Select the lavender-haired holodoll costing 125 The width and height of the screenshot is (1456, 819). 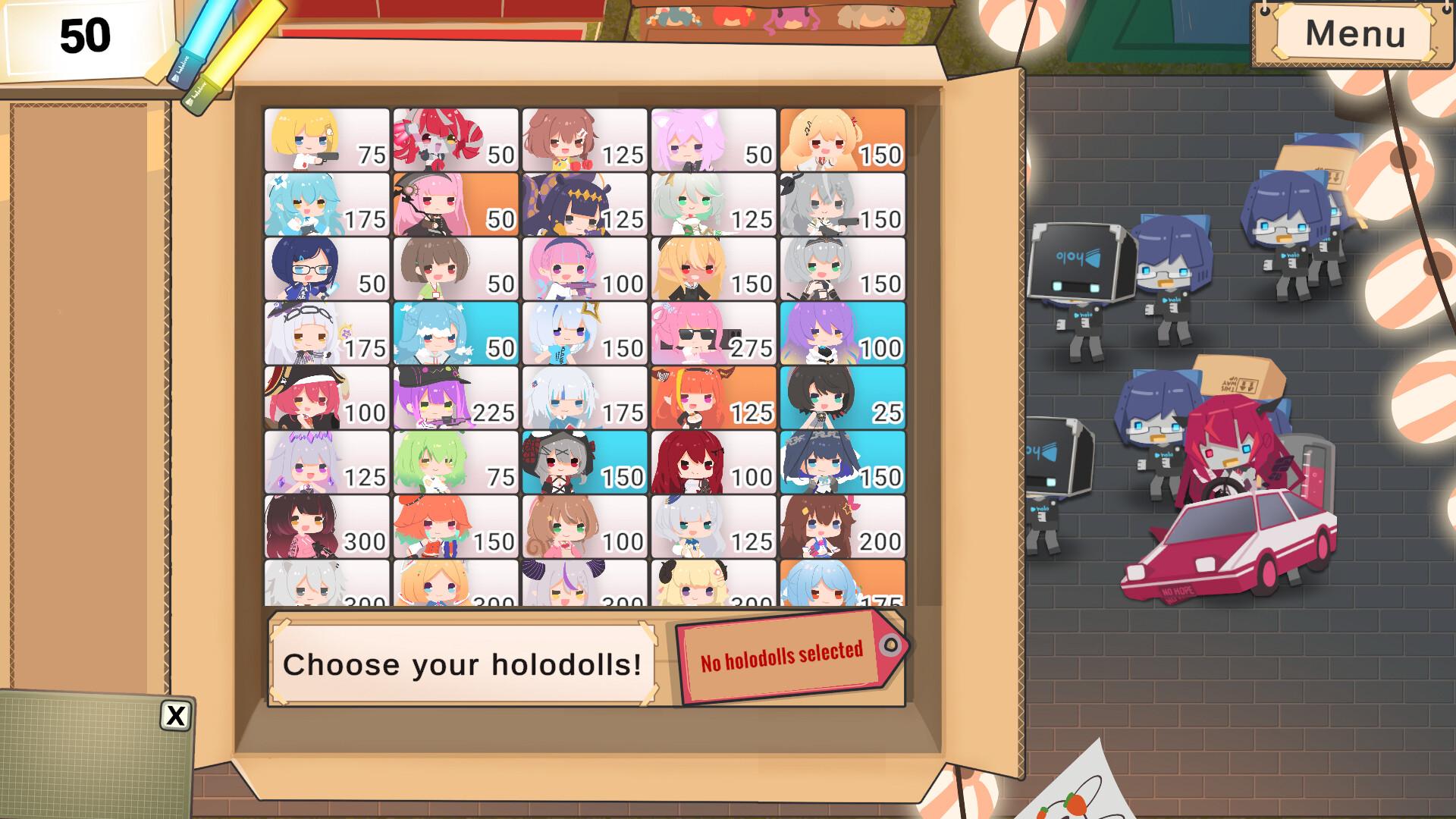[326, 463]
